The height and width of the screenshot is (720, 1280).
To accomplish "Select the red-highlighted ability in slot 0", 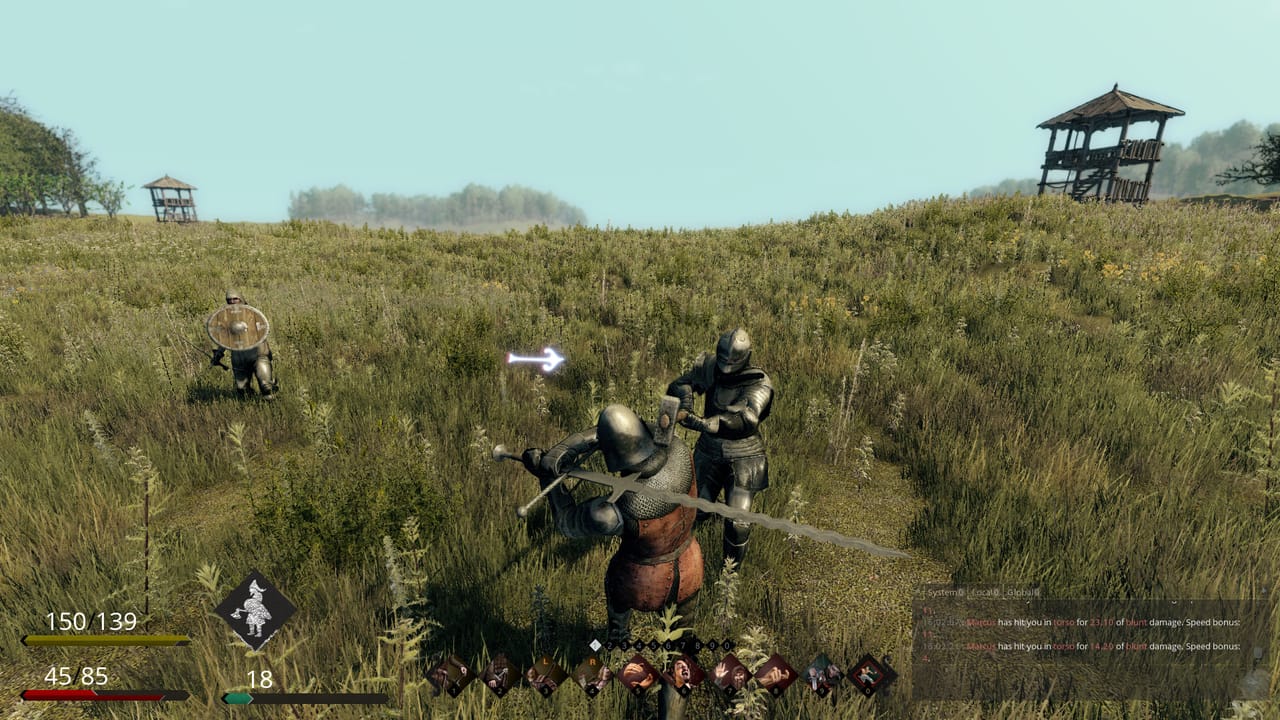I will point(867,672).
